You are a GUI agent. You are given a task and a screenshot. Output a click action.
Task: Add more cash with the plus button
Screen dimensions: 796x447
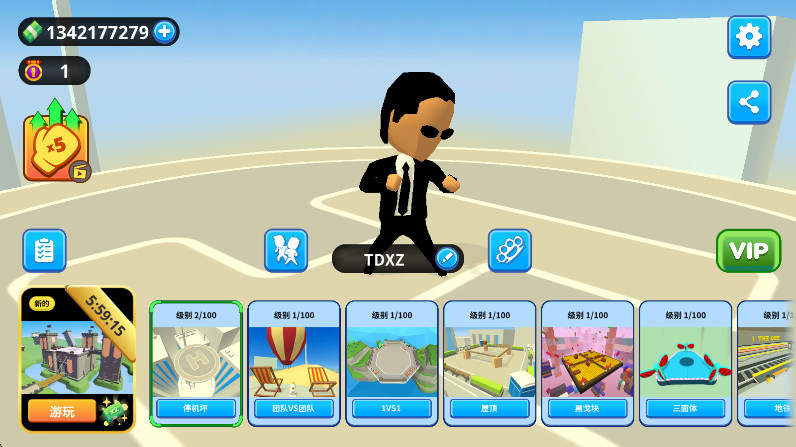click(x=165, y=32)
